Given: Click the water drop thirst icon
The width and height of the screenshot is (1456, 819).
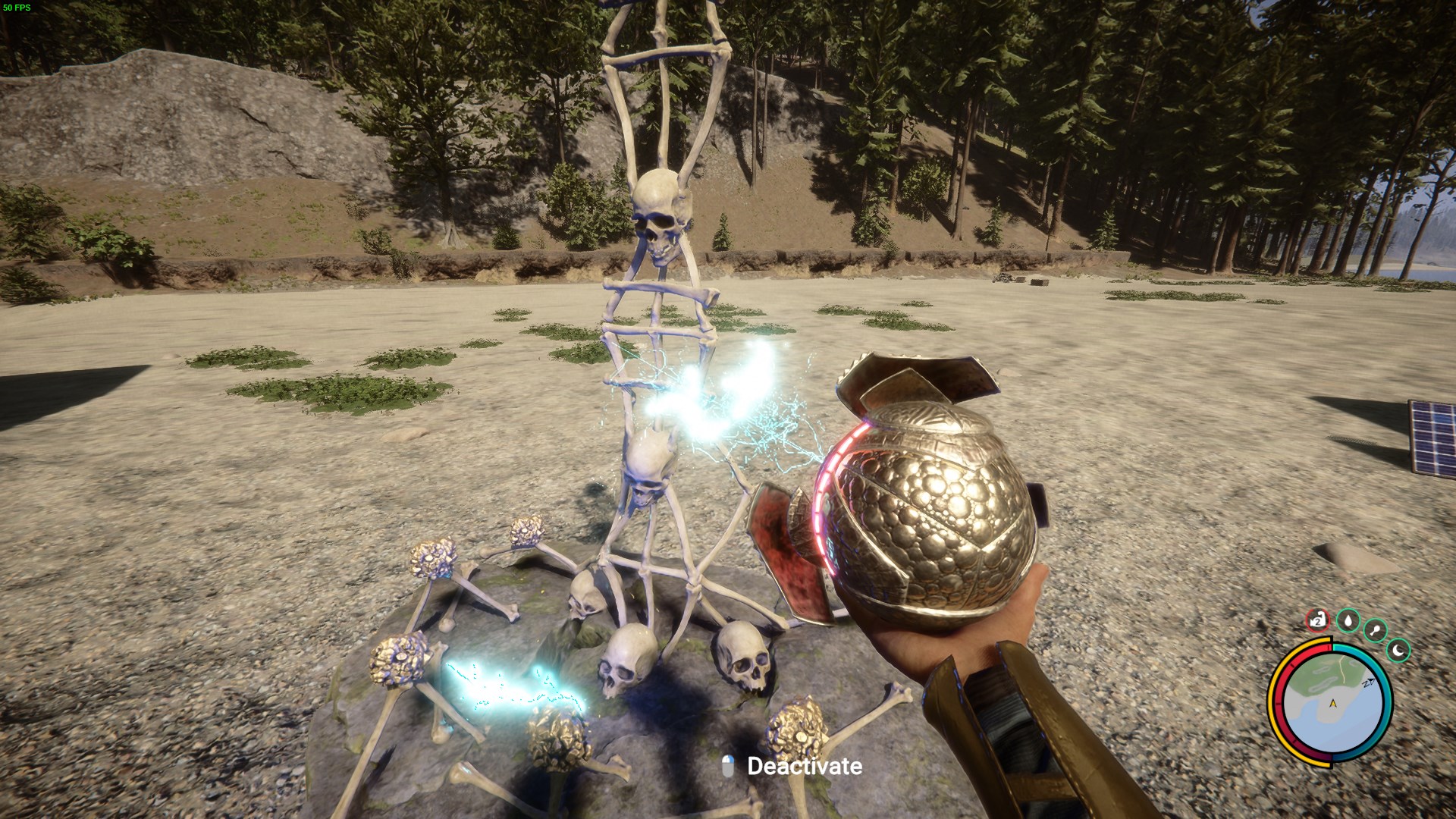Looking at the screenshot, I should 1348,621.
